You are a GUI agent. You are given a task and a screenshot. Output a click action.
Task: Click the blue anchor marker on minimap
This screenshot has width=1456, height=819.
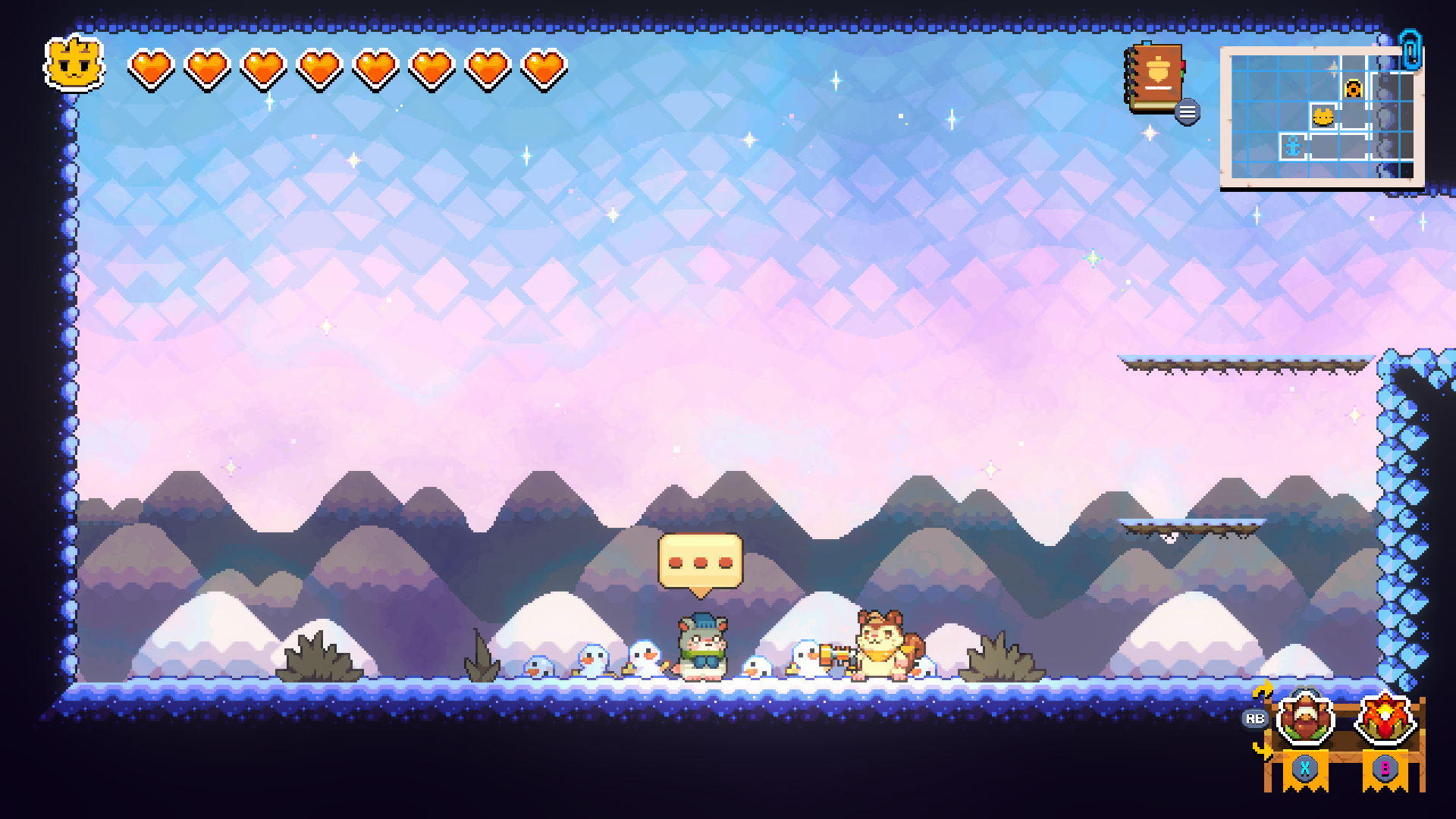click(1293, 146)
